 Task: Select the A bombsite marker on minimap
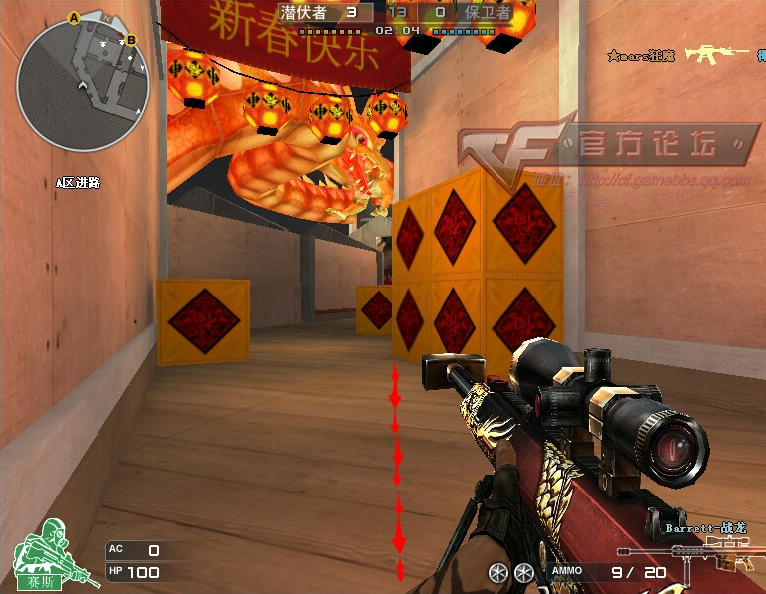click(x=73, y=18)
